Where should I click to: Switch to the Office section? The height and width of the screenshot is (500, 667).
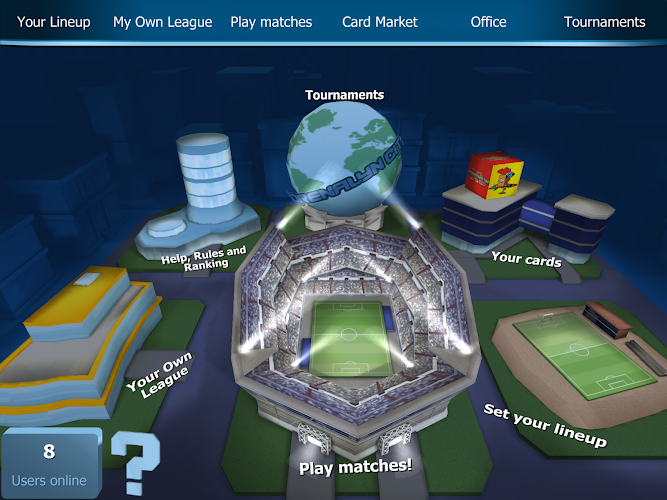(x=489, y=22)
